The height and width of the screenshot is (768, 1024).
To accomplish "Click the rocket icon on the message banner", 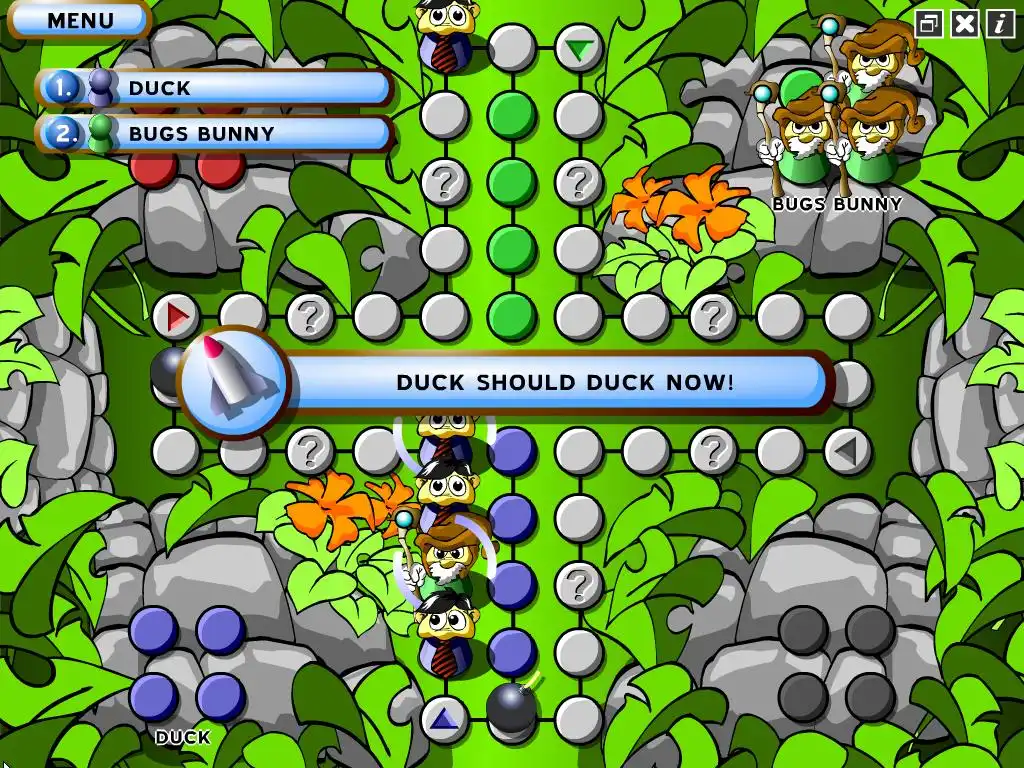I will pos(232,382).
